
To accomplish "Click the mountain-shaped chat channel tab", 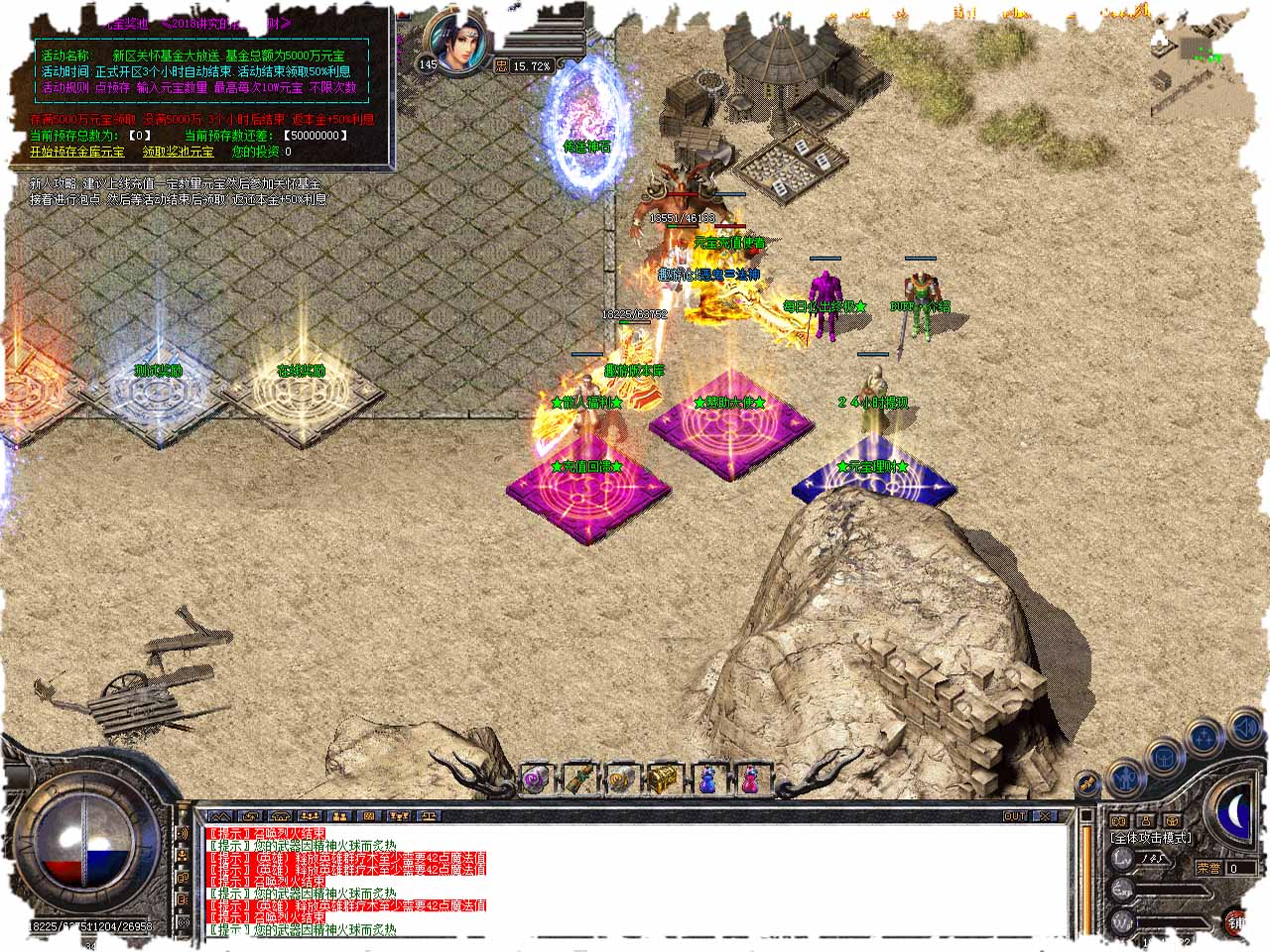I will coord(220,816).
